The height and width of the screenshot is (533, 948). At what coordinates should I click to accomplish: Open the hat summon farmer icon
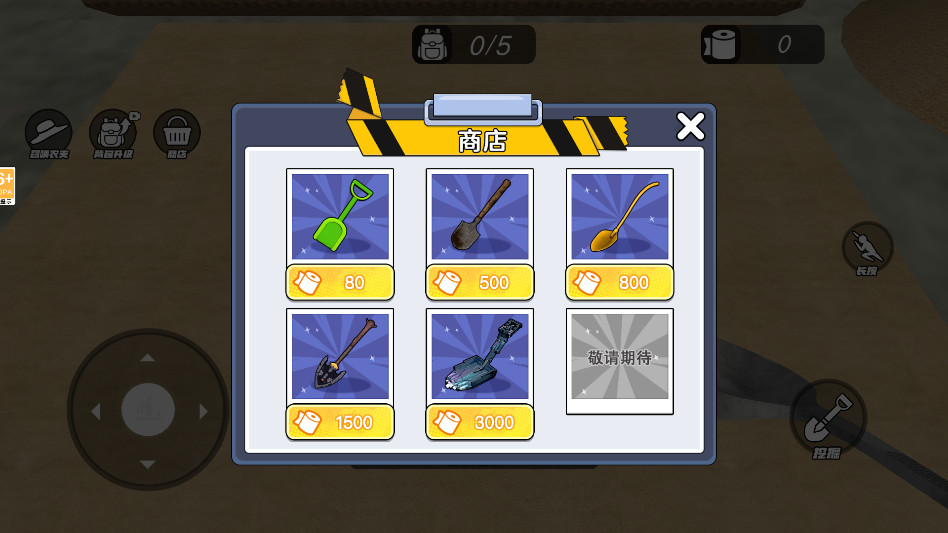[x=48, y=133]
